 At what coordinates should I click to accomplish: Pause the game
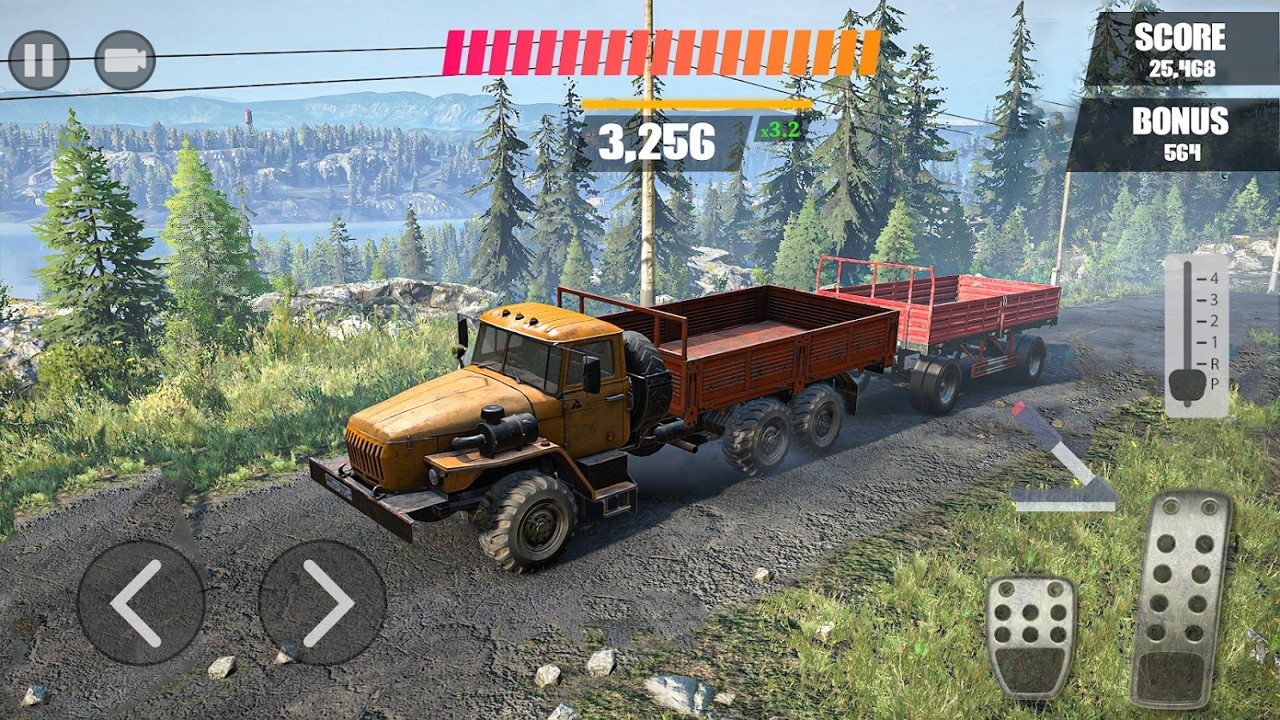(x=39, y=60)
